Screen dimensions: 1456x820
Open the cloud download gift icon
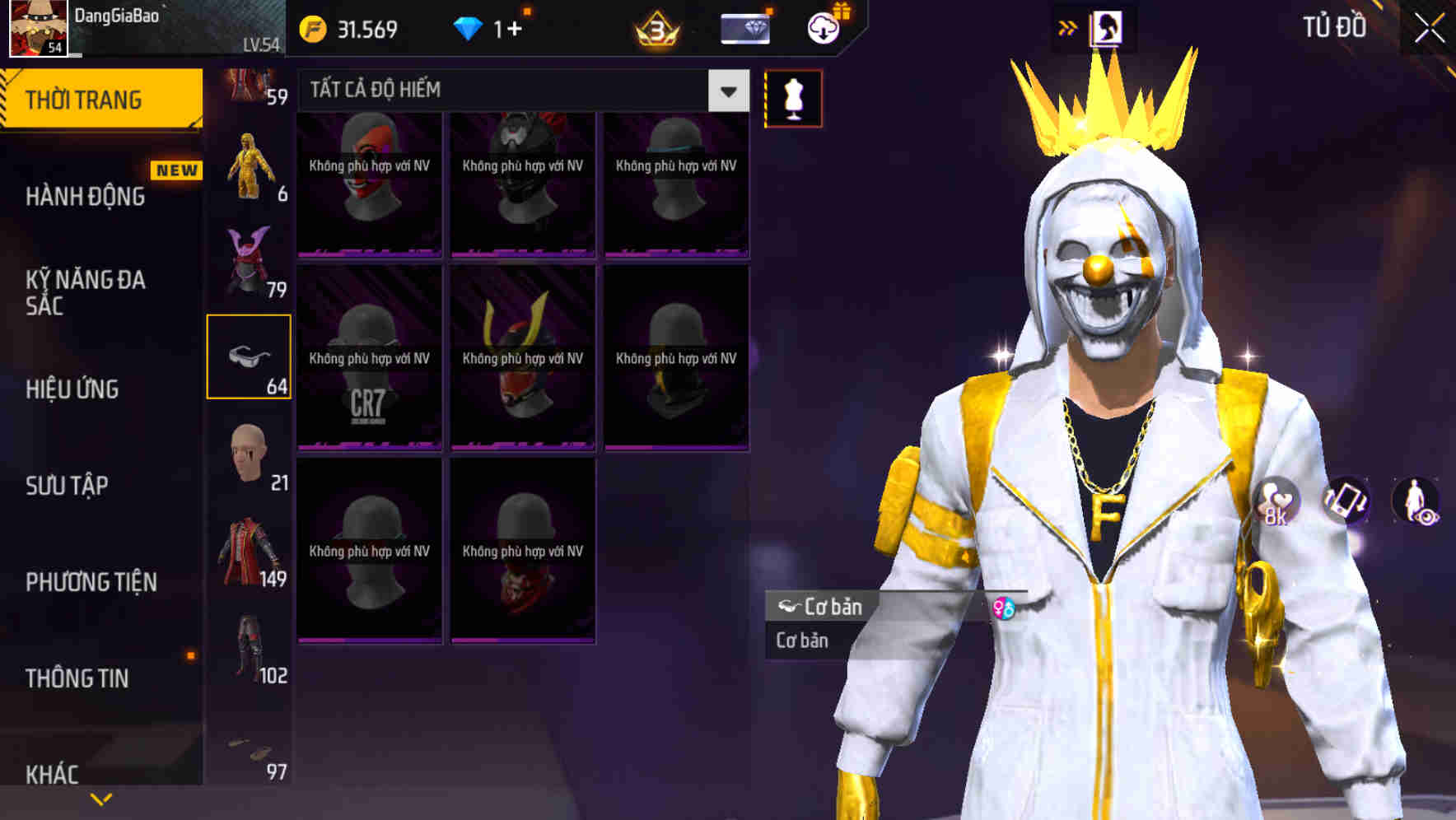(x=823, y=27)
